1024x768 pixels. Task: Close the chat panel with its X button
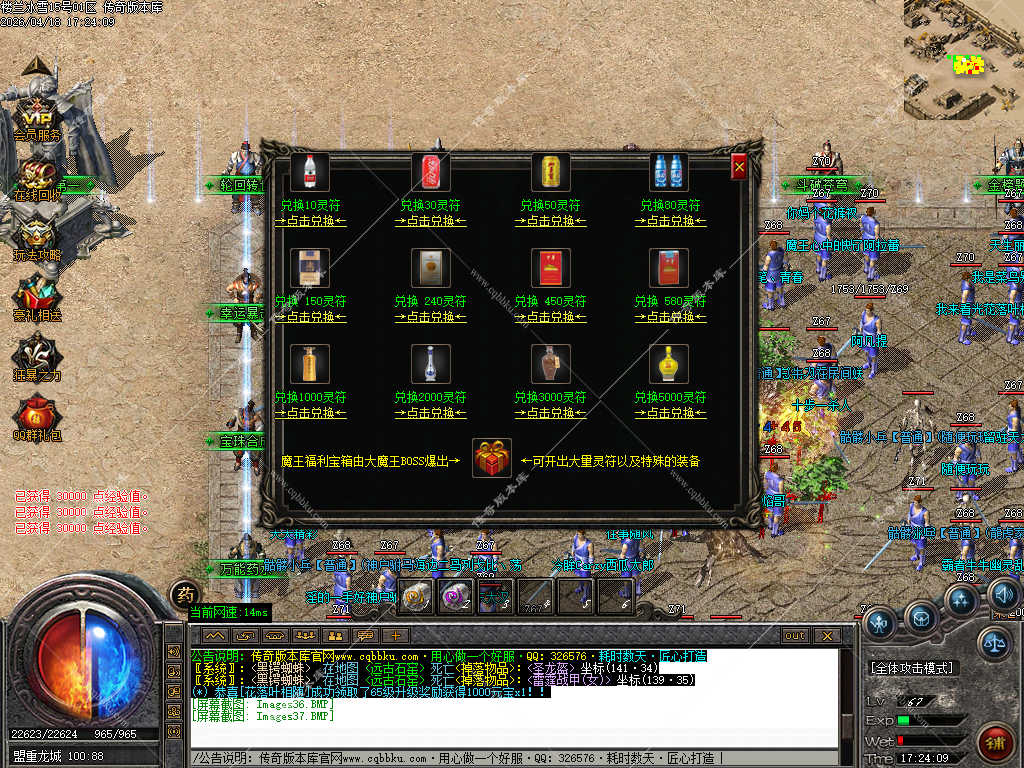tap(826, 635)
